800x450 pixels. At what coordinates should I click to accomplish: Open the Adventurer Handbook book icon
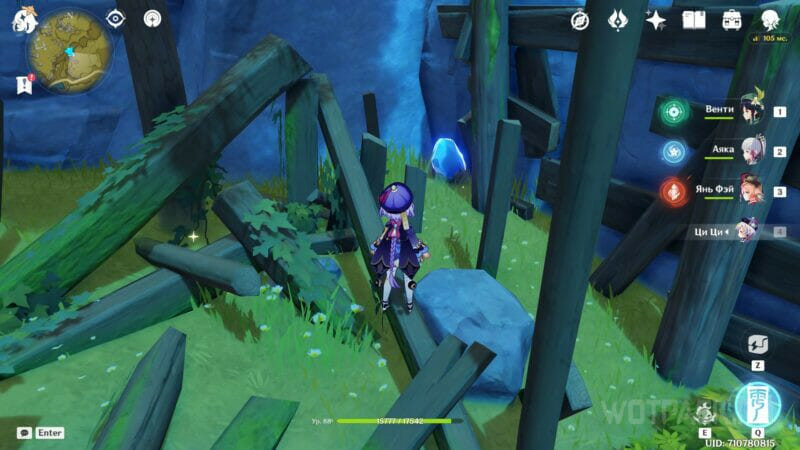(694, 20)
